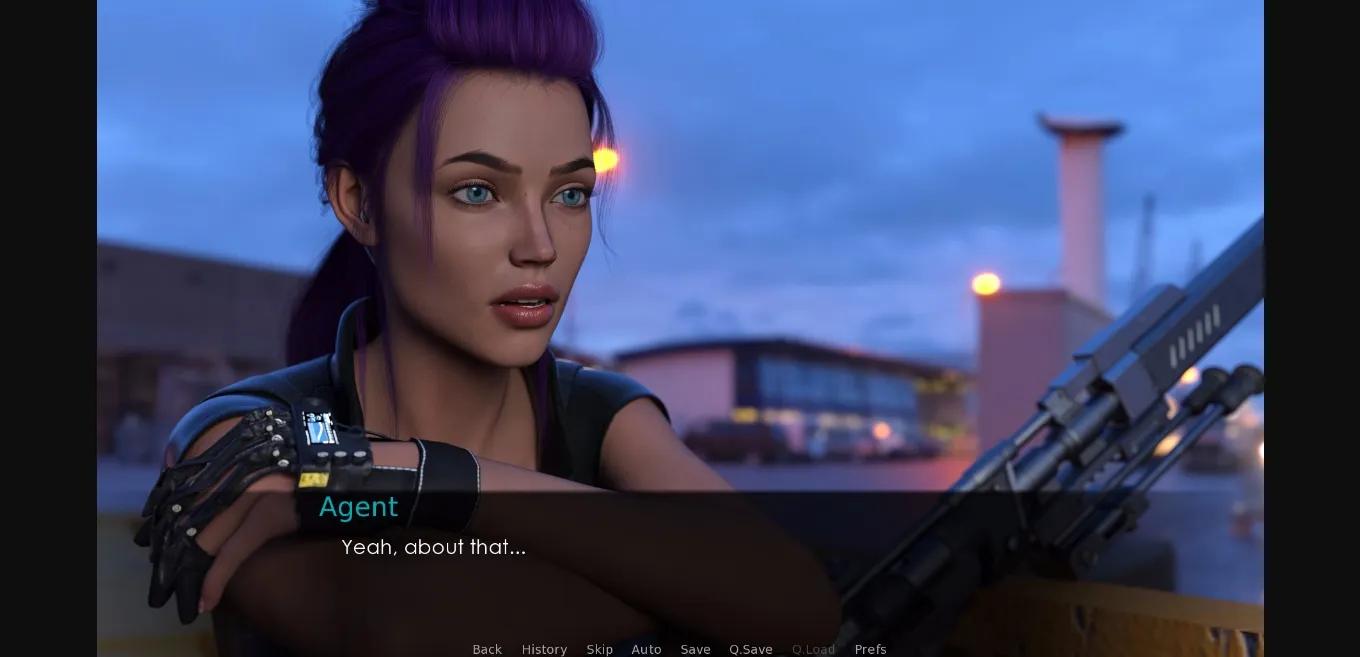The height and width of the screenshot is (657, 1360).
Task: Toggle Auto dialogue advance
Action: pos(646,649)
